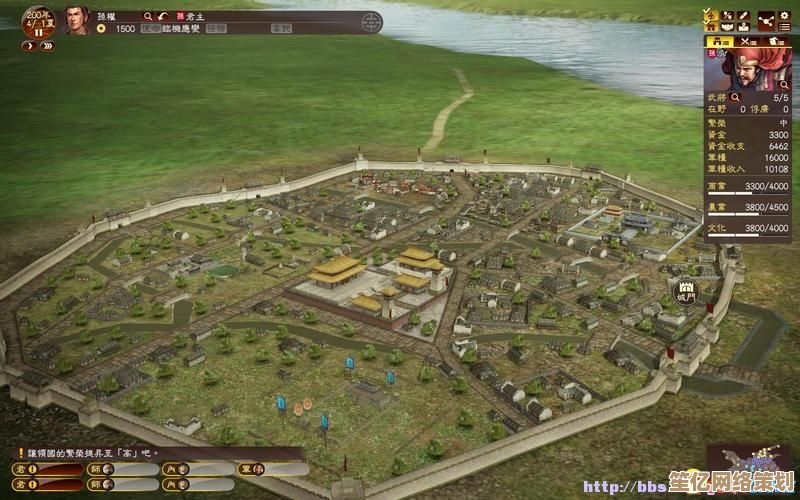This screenshot has width=800, height=500.
Task: Click the brush icon in the top-right panel
Action: 745,14
